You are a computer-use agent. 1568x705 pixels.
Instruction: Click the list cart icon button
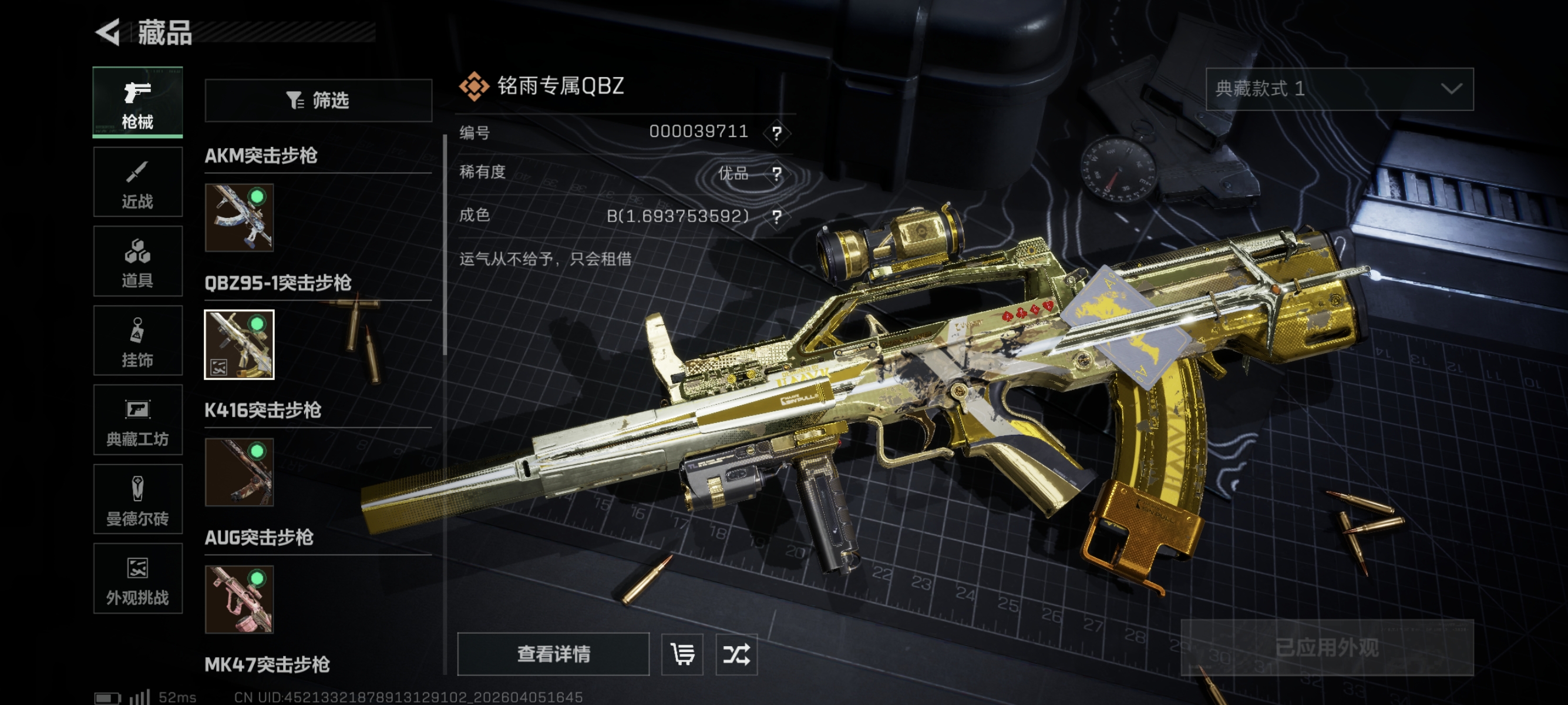click(x=682, y=654)
